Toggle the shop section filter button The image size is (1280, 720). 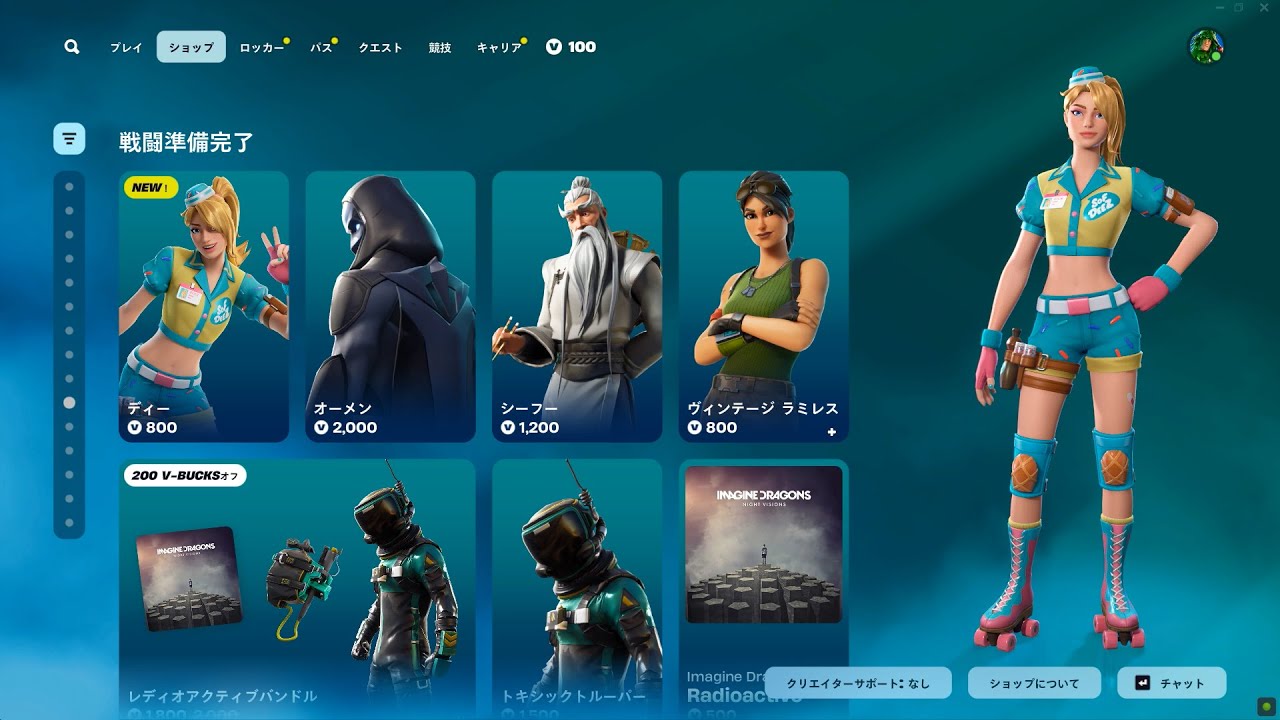pyautogui.click(x=69, y=138)
